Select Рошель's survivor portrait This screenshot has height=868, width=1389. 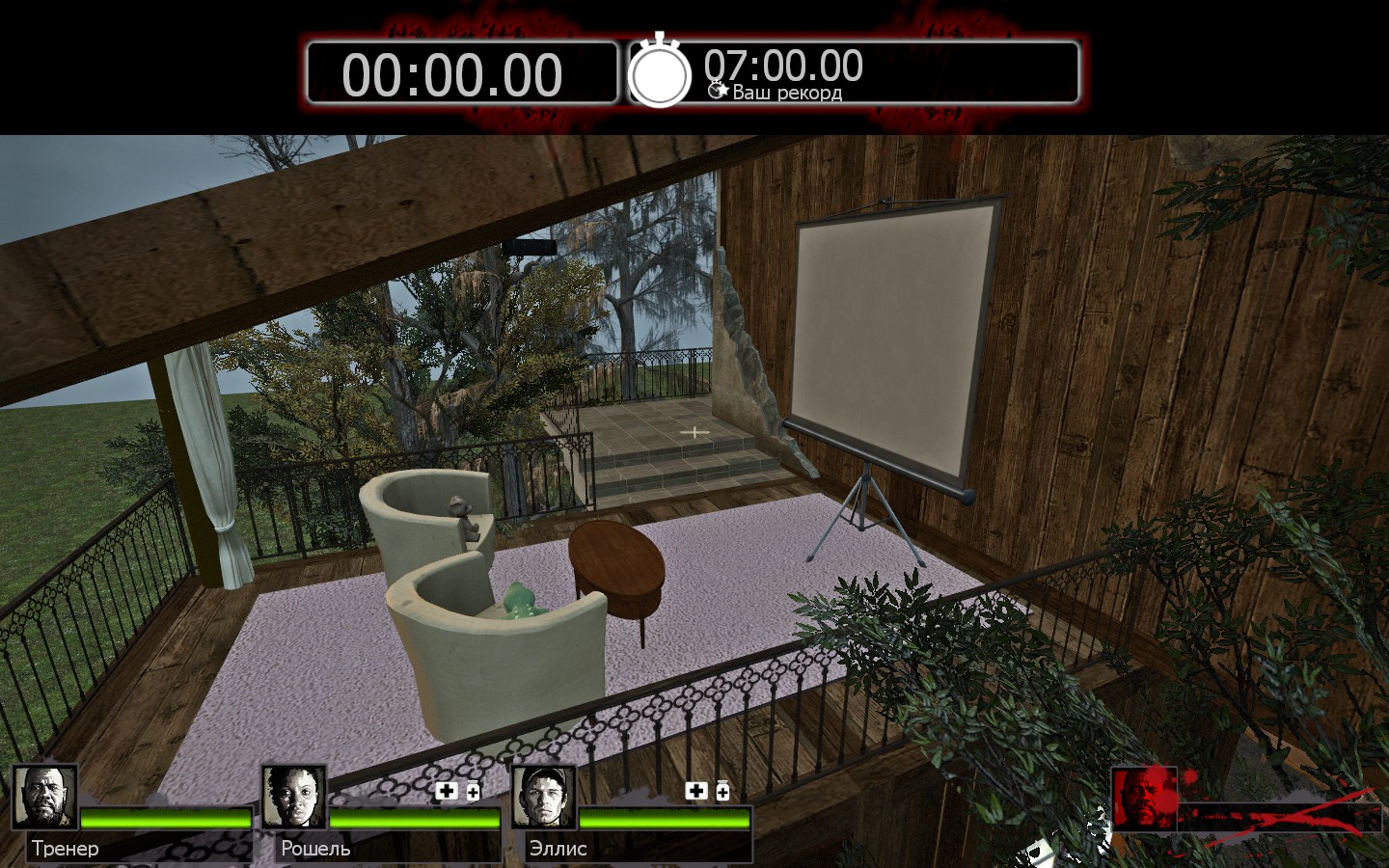coord(294,798)
